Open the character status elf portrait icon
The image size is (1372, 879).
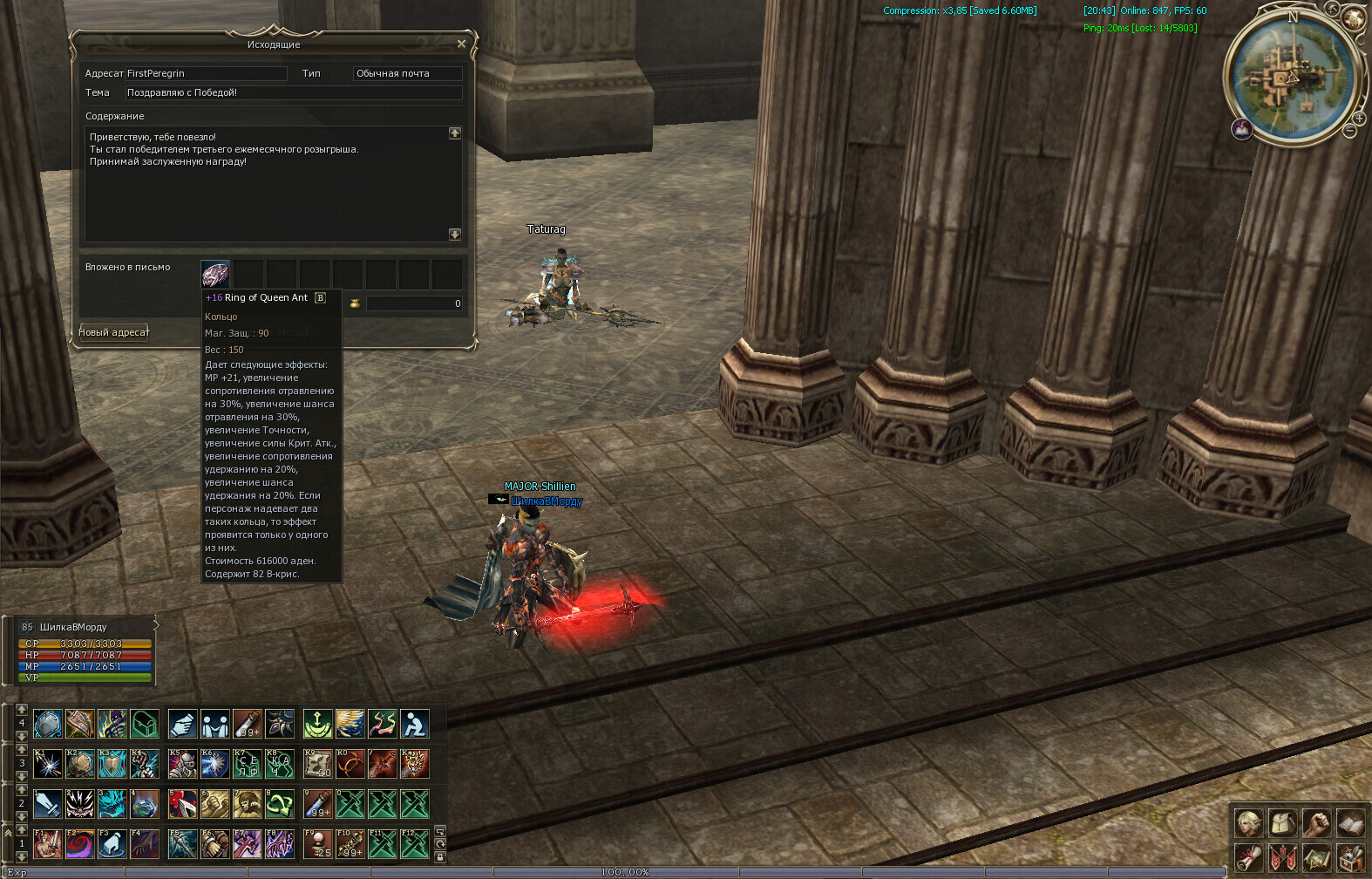tap(1248, 822)
